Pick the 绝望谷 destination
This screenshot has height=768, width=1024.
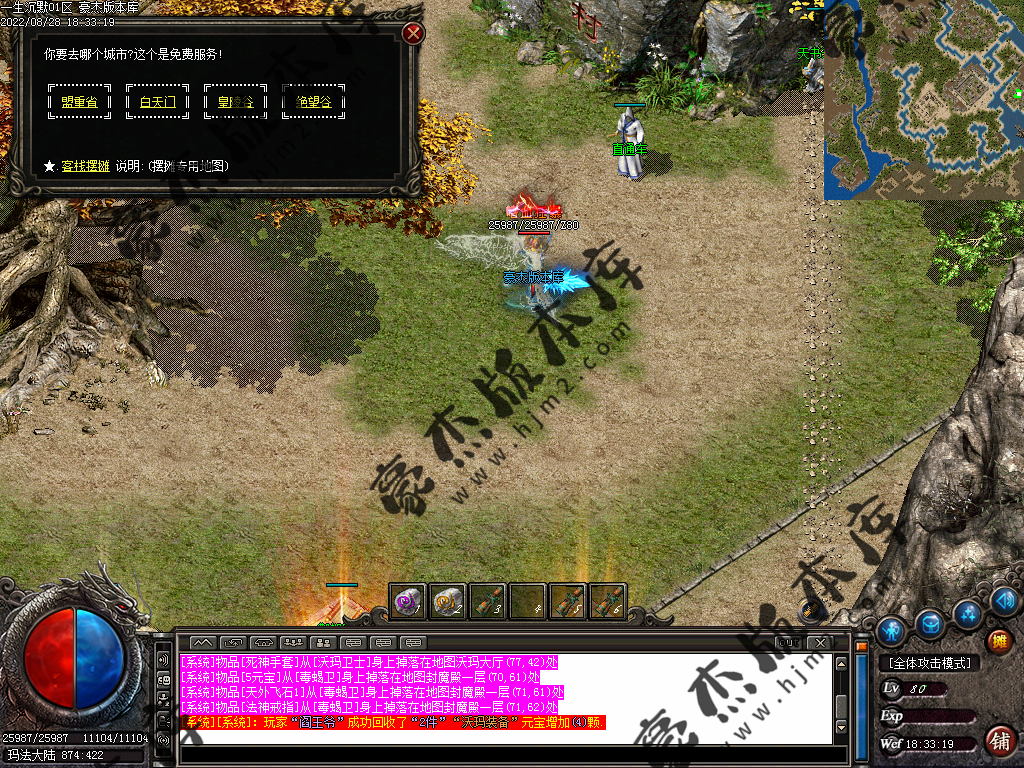(x=313, y=101)
